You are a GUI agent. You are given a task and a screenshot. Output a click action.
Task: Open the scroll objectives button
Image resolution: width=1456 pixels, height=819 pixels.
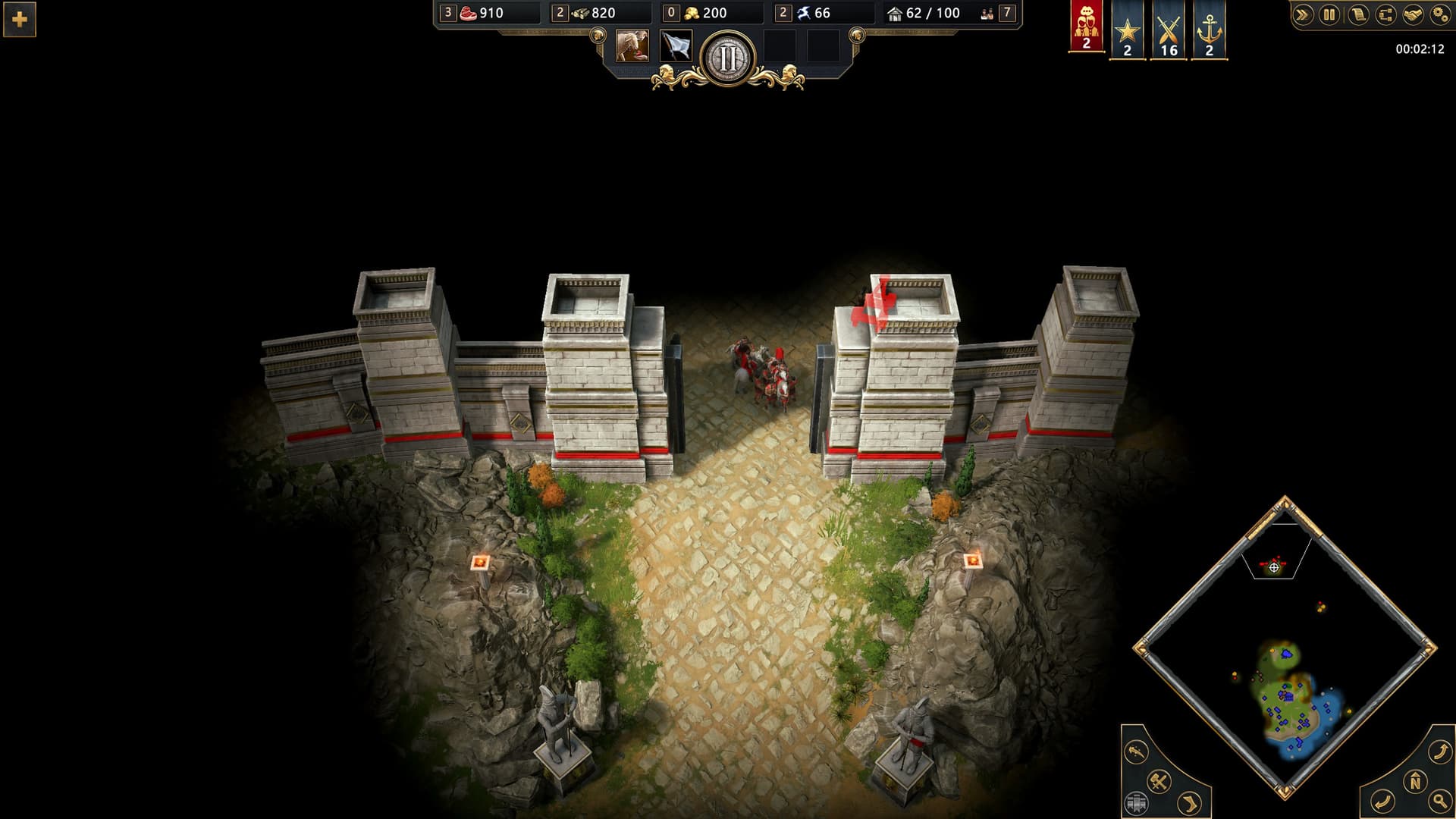point(1357,14)
